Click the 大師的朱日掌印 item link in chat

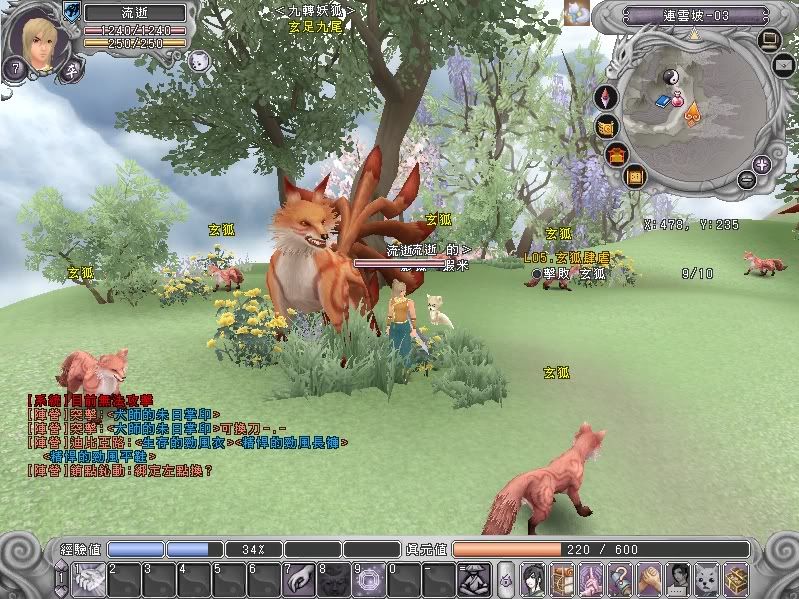(x=162, y=413)
